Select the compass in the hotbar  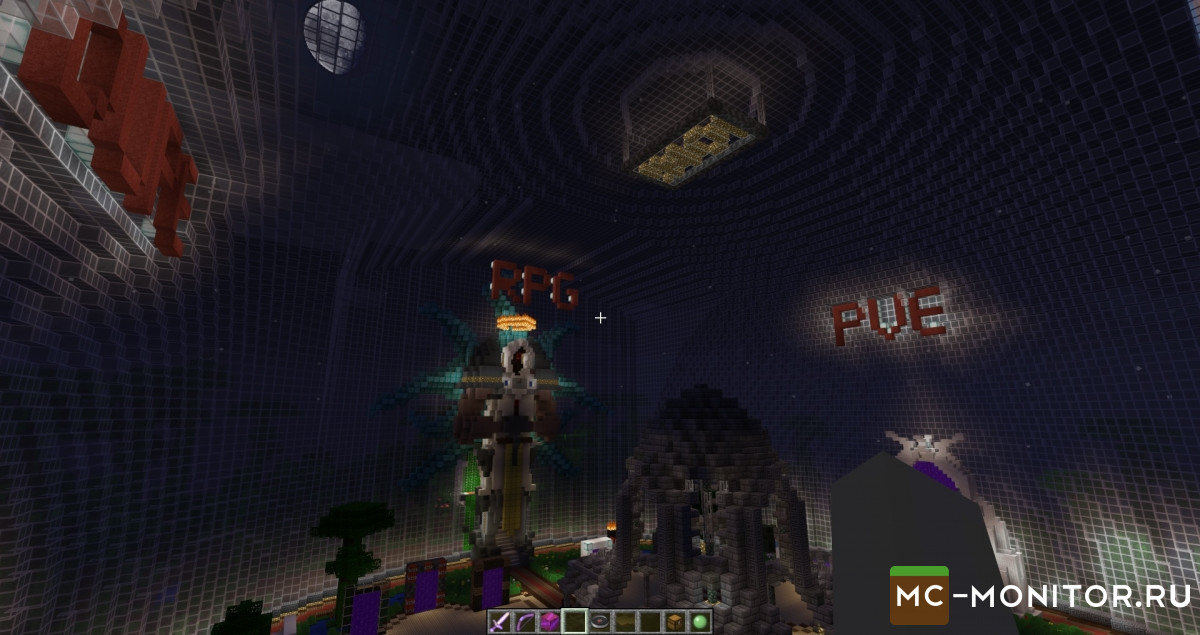tap(599, 621)
